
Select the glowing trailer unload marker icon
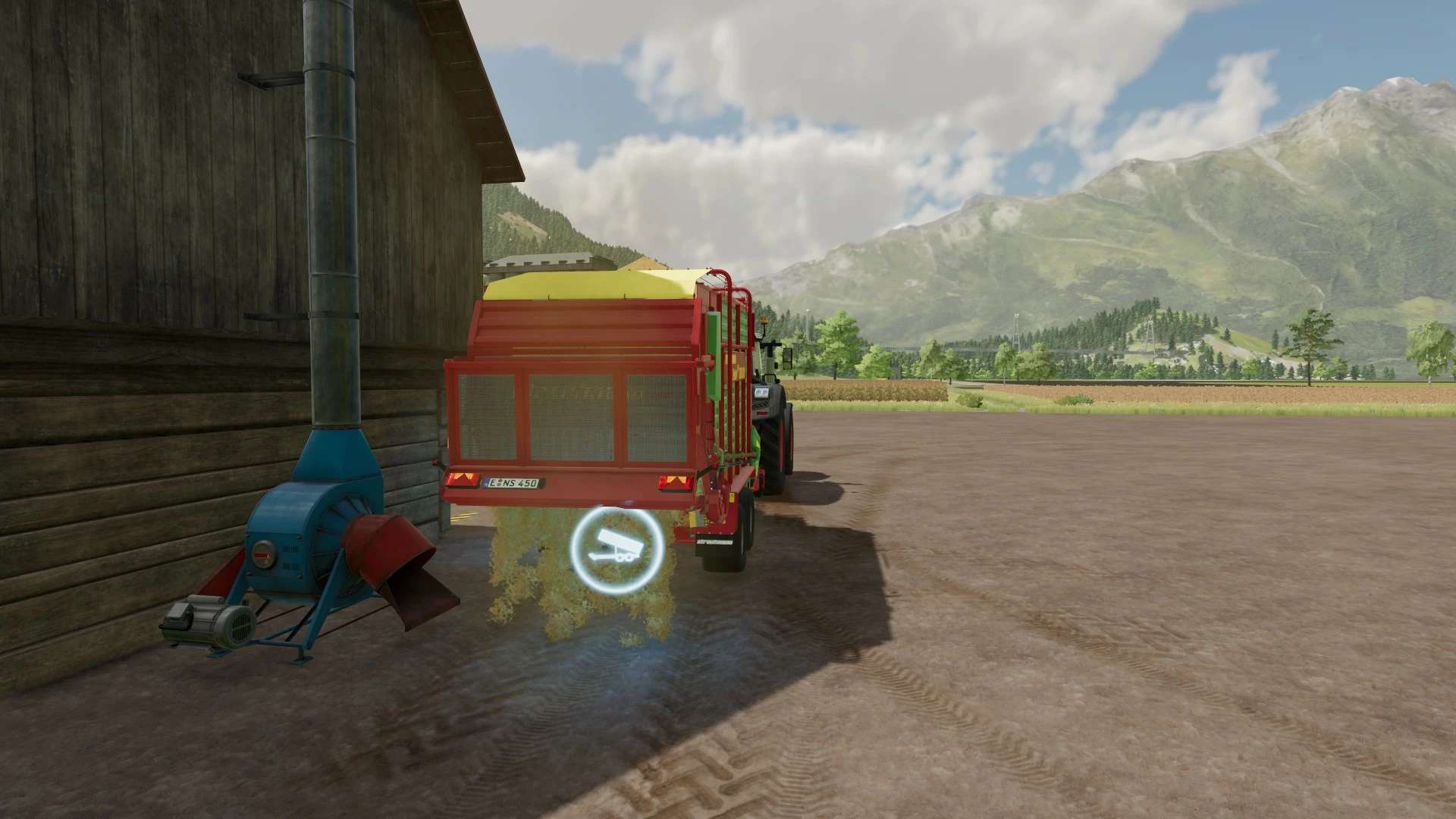tap(616, 548)
